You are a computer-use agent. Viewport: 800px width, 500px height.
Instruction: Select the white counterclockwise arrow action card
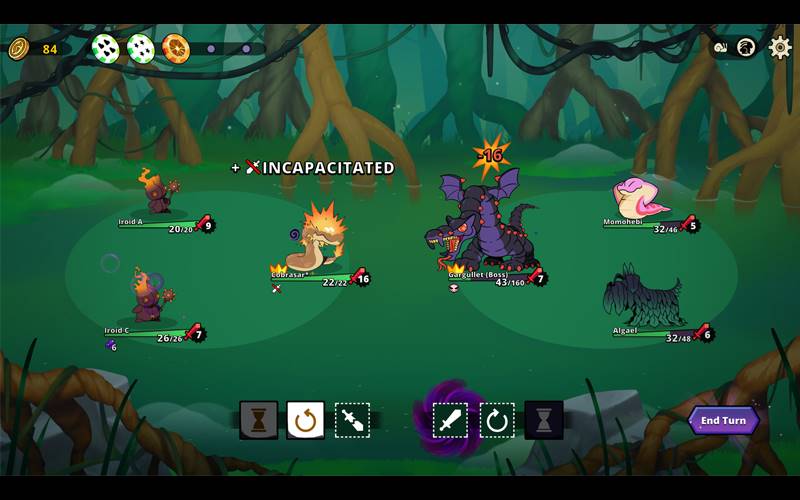click(305, 420)
